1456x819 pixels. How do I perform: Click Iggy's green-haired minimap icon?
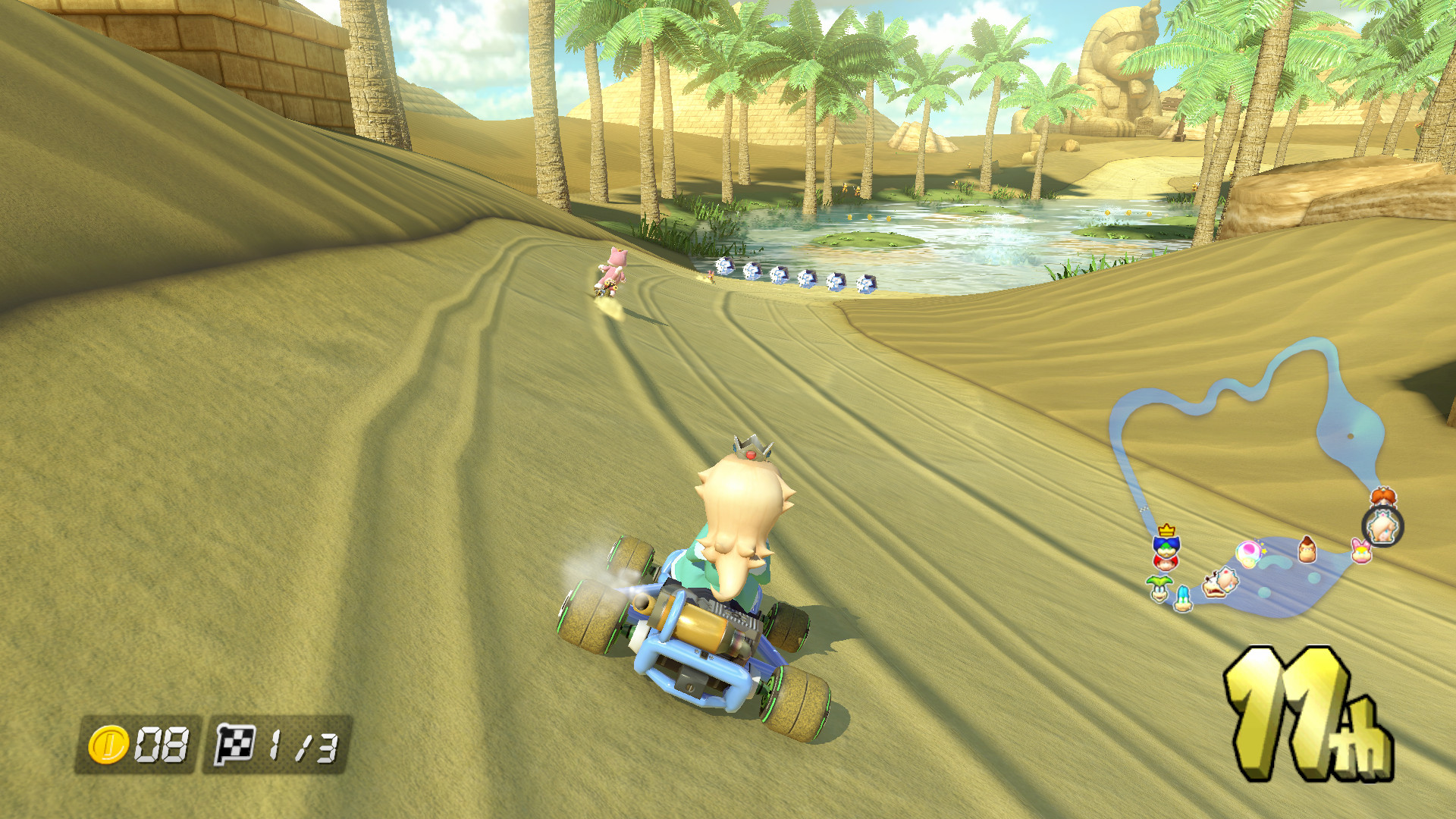coord(1159,589)
